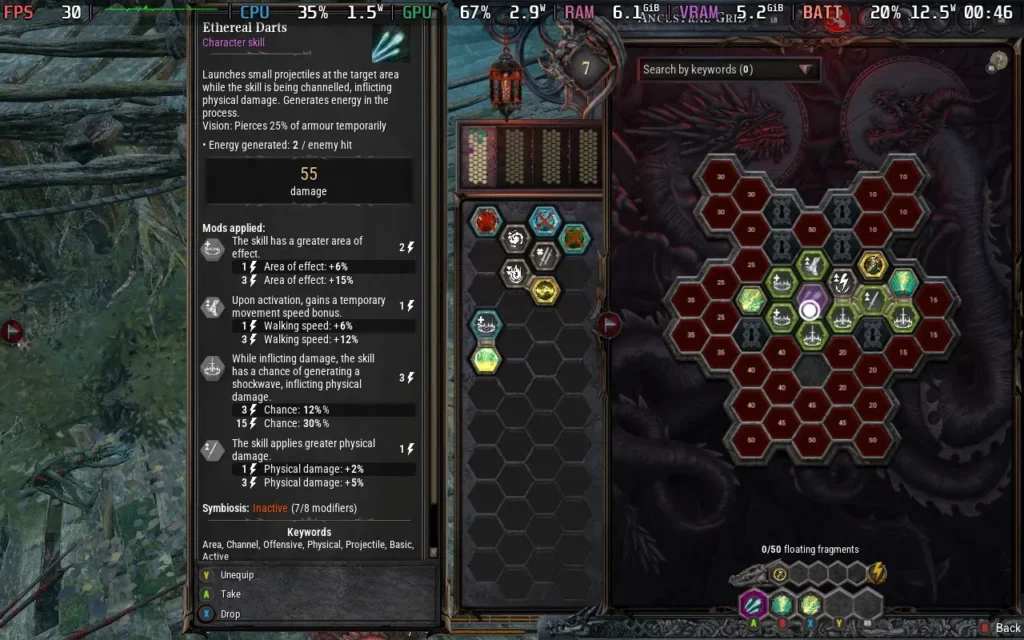Select the red orb hexagon in inventory

pos(488,221)
